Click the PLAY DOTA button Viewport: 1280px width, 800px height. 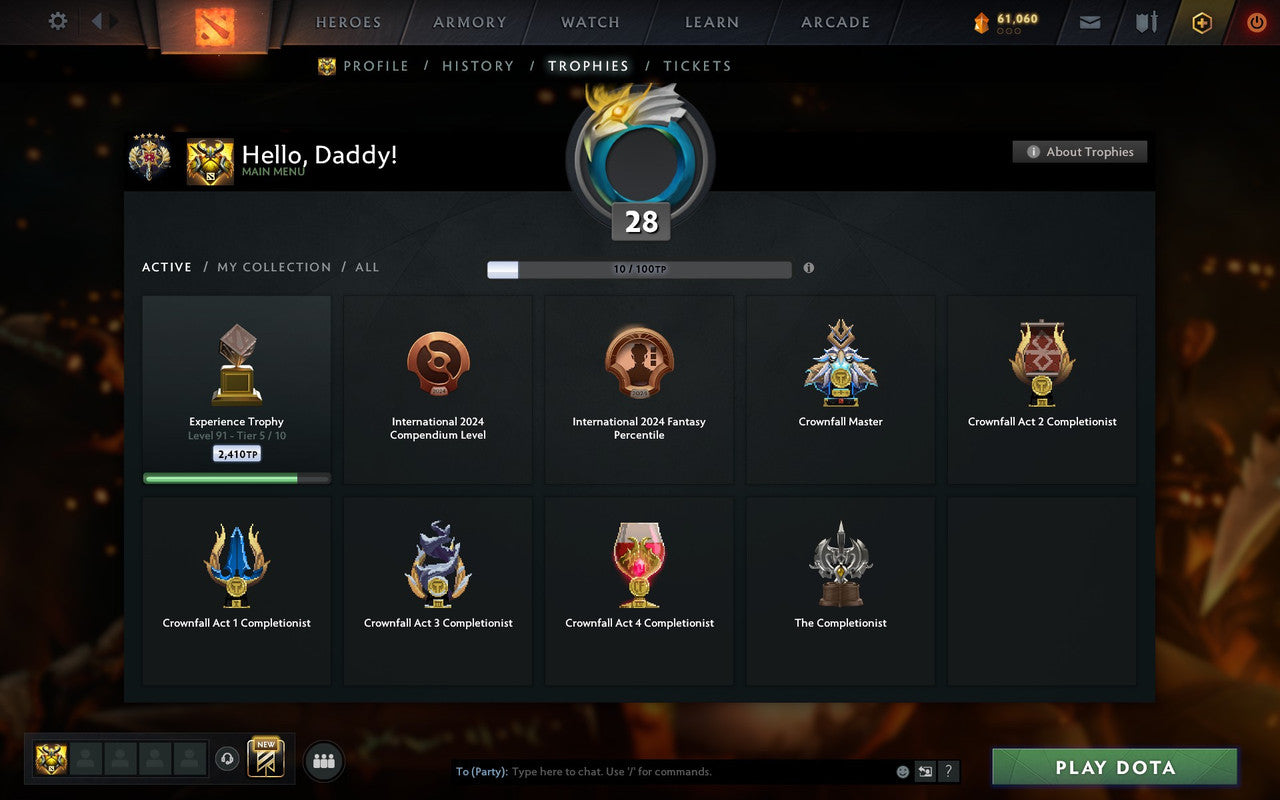pos(1113,767)
